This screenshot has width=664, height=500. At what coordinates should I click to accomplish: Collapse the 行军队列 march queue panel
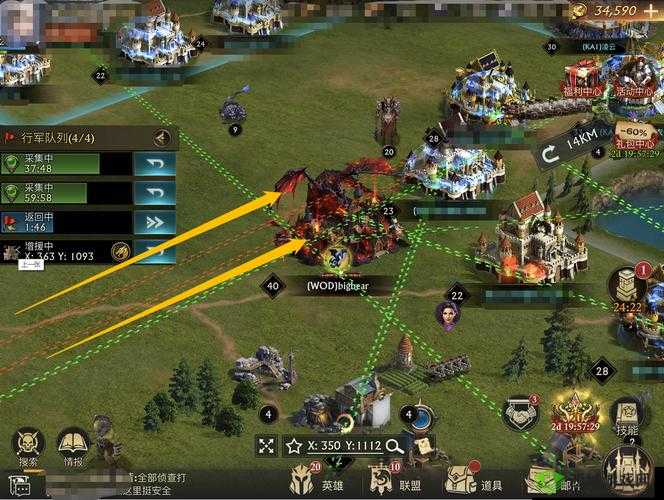coord(162,138)
